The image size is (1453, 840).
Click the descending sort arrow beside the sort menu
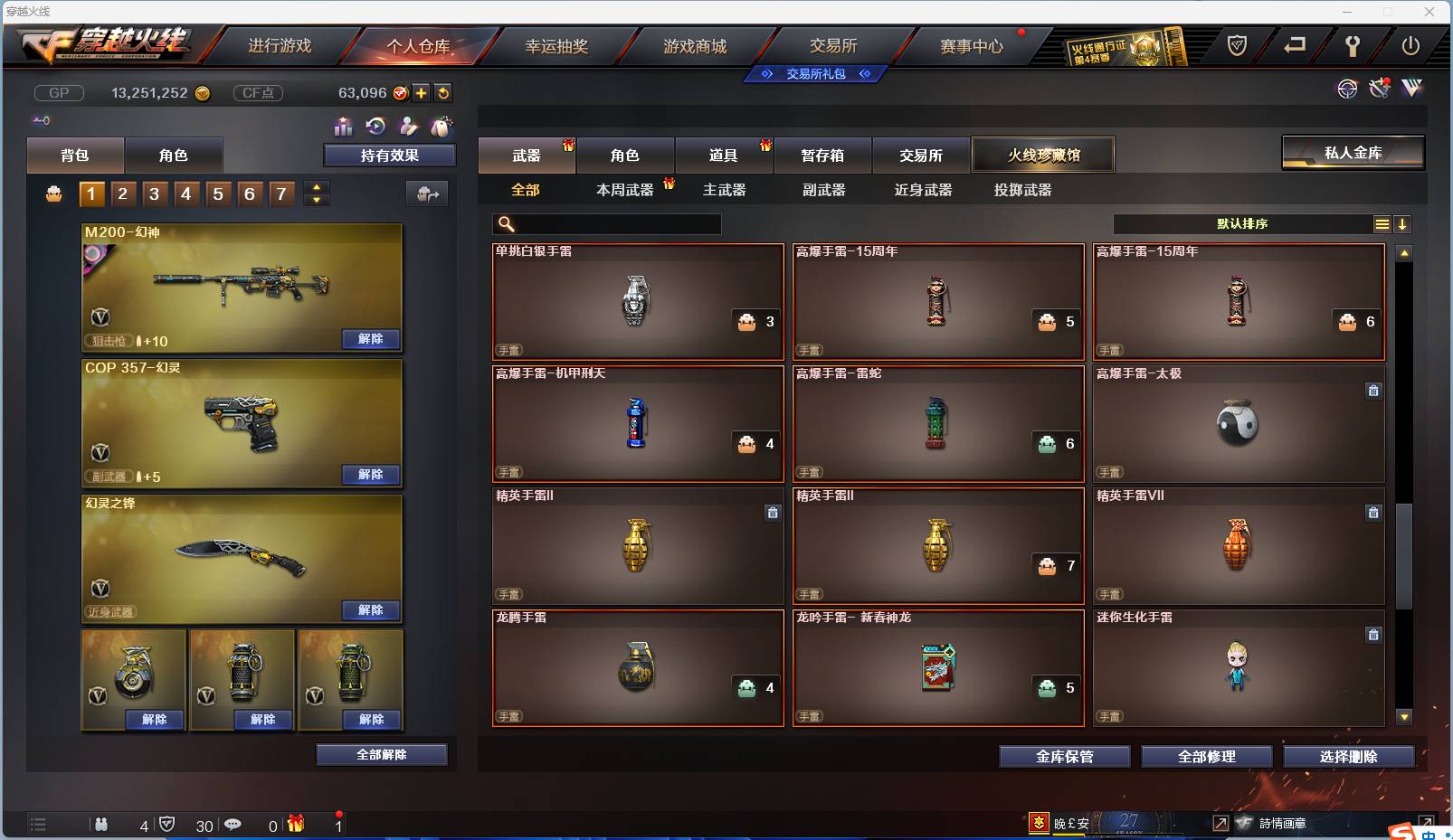(1403, 223)
